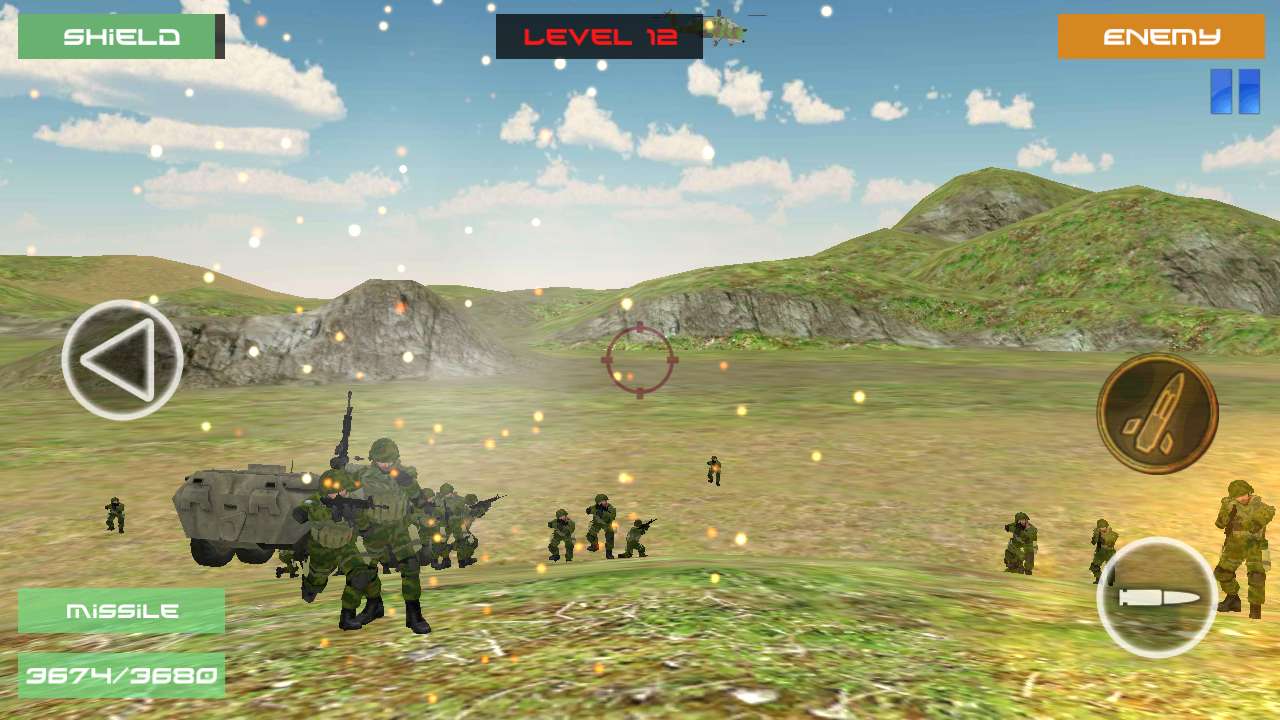This screenshot has height=720, width=1280.
Task: Open the LEVEL 12 status banner
Action: (x=598, y=36)
